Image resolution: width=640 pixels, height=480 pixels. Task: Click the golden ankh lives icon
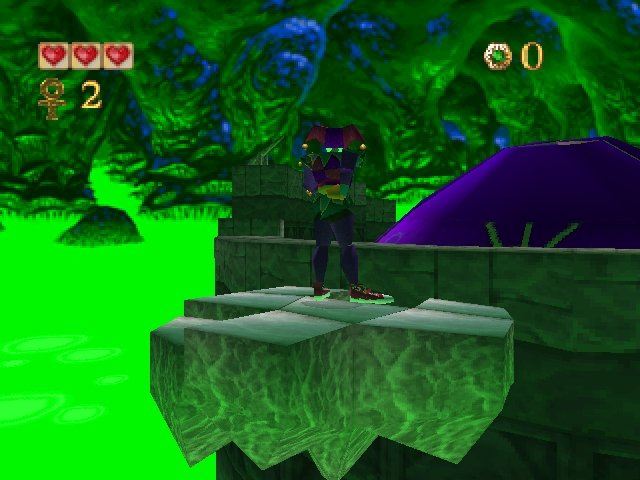pos(50,97)
